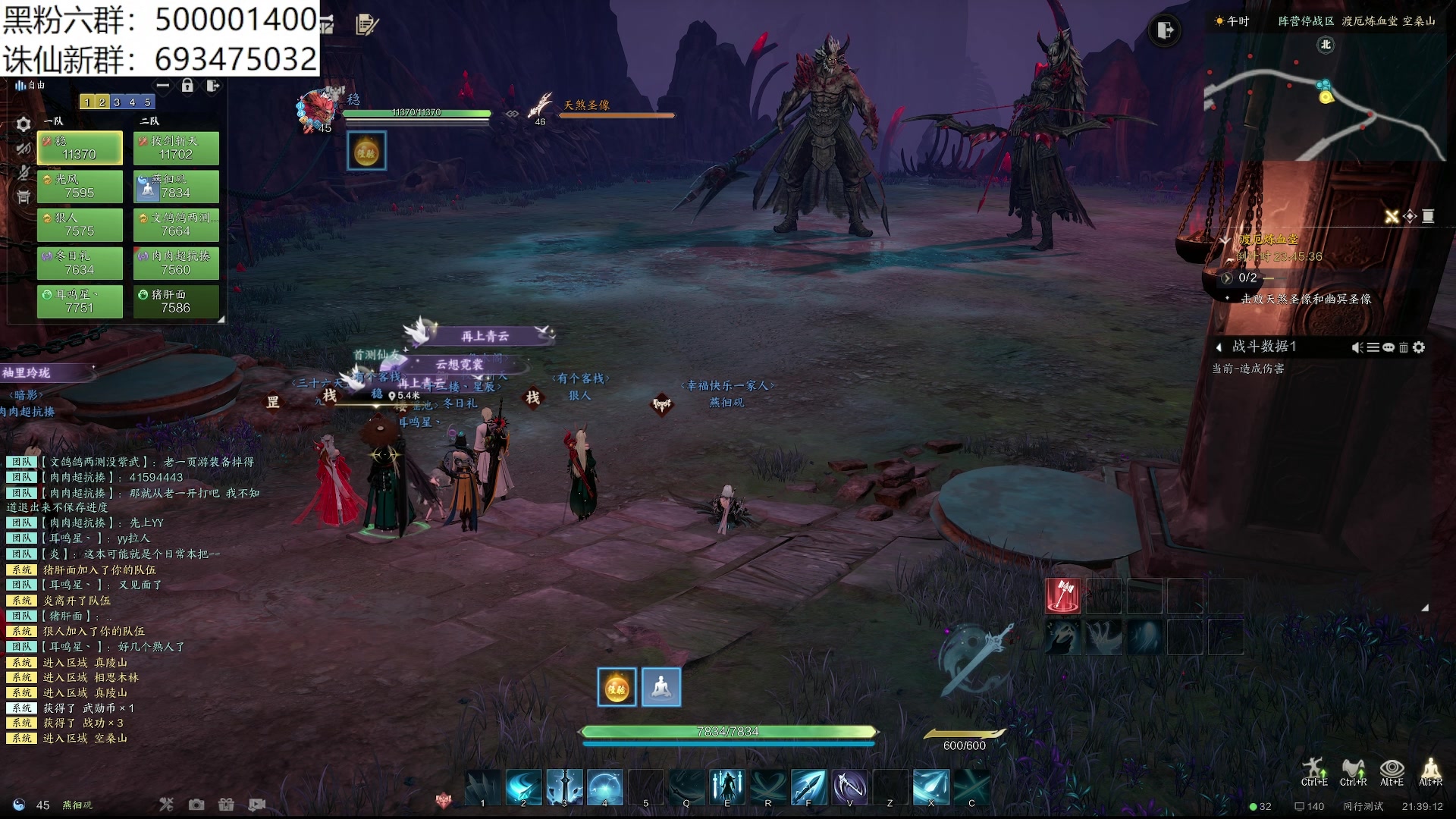Use the swordsman skill on slot E
The image size is (1456, 819).
pyautogui.click(x=727, y=786)
